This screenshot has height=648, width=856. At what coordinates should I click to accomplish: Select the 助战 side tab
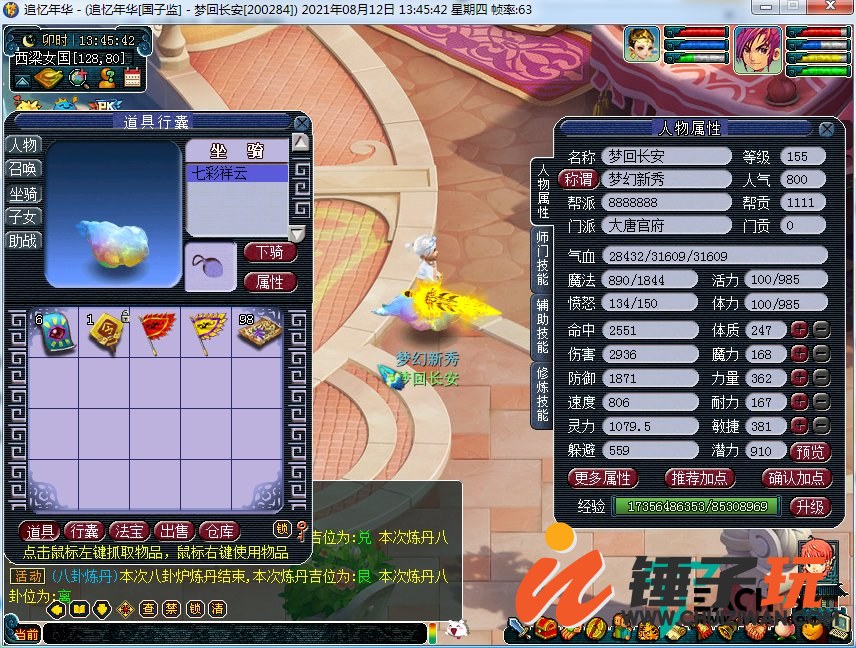24,241
